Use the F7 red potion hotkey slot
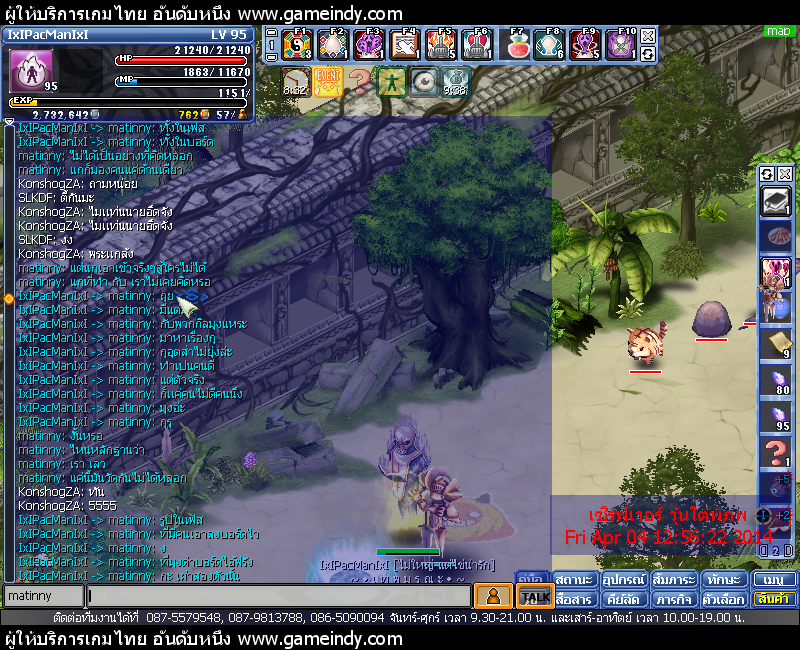 pyautogui.click(x=518, y=45)
